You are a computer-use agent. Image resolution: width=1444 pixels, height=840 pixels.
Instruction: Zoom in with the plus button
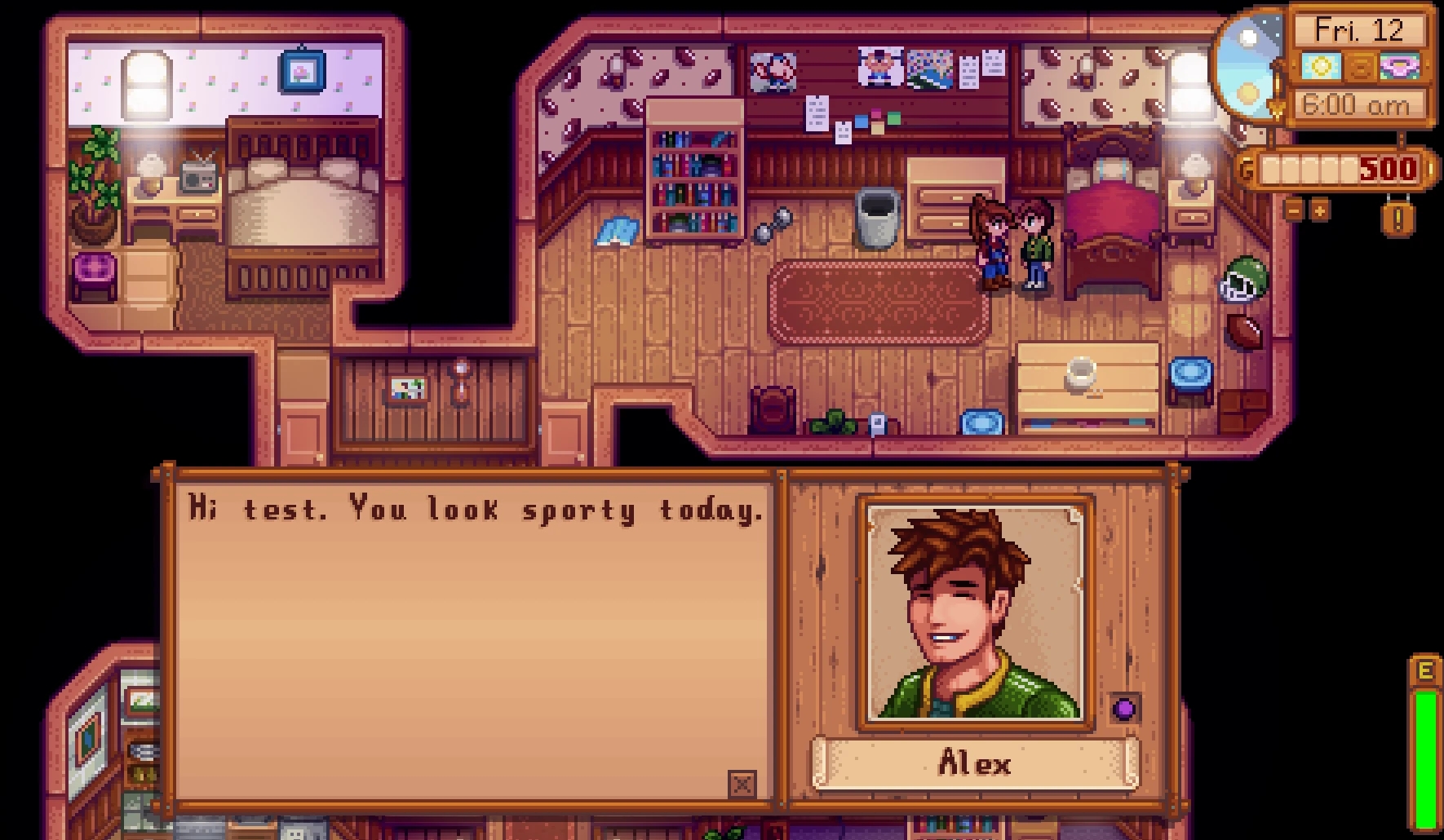(x=1319, y=210)
